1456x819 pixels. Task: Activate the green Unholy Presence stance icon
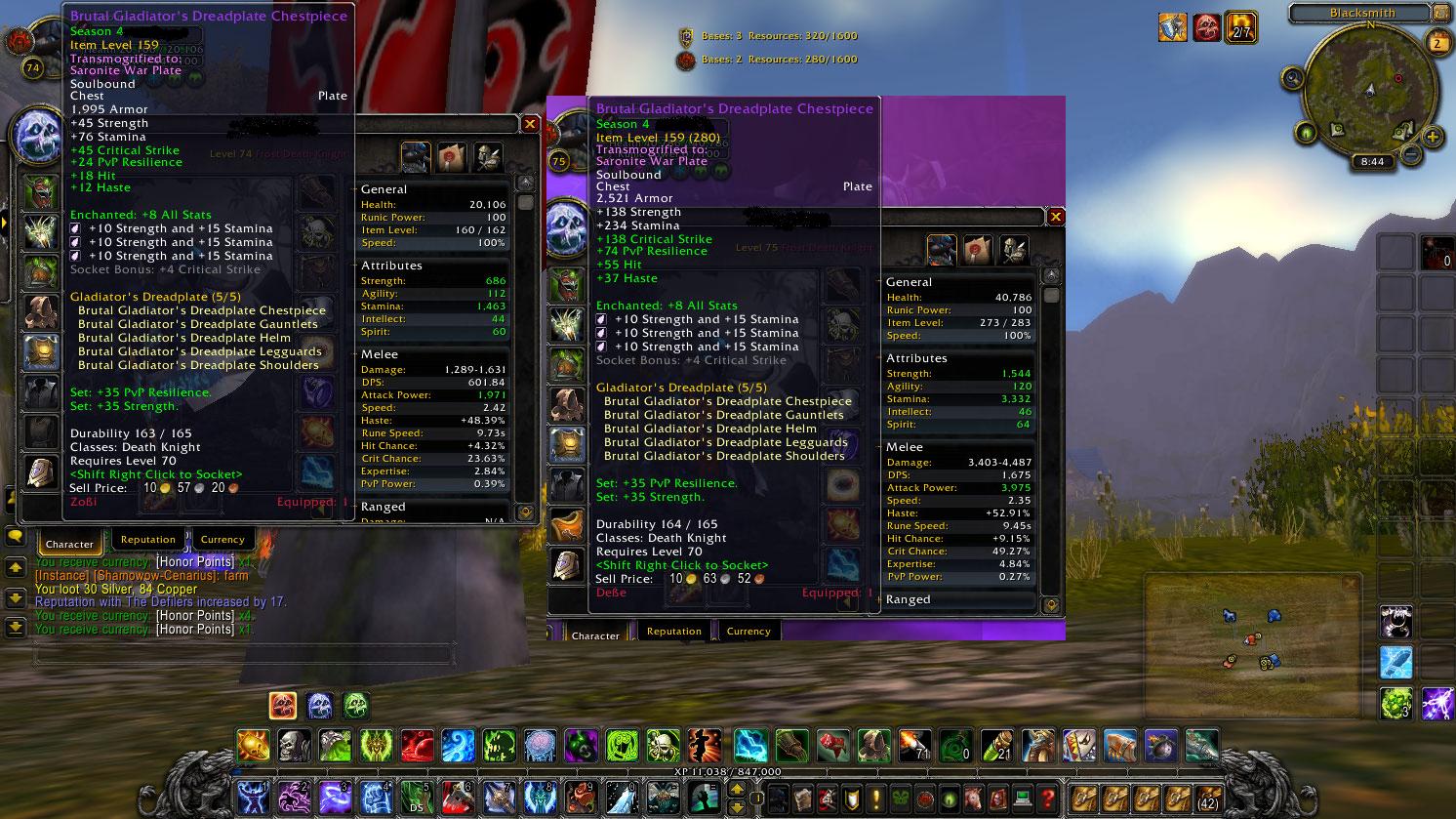pos(356,704)
